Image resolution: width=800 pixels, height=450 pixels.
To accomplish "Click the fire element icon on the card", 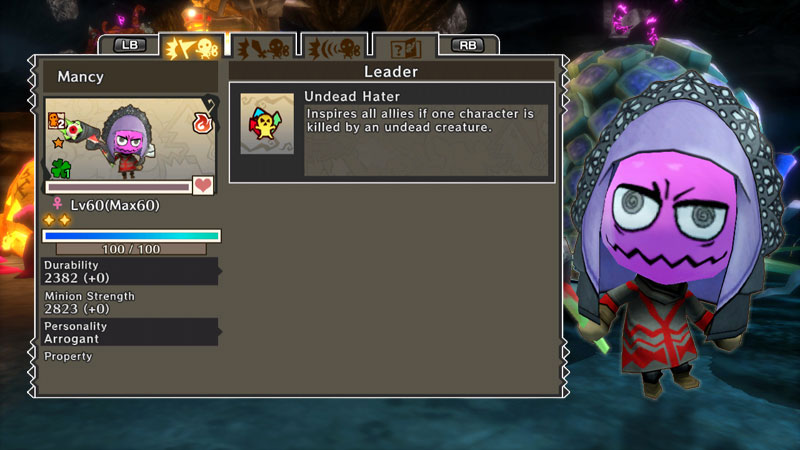I will click(x=204, y=124).
